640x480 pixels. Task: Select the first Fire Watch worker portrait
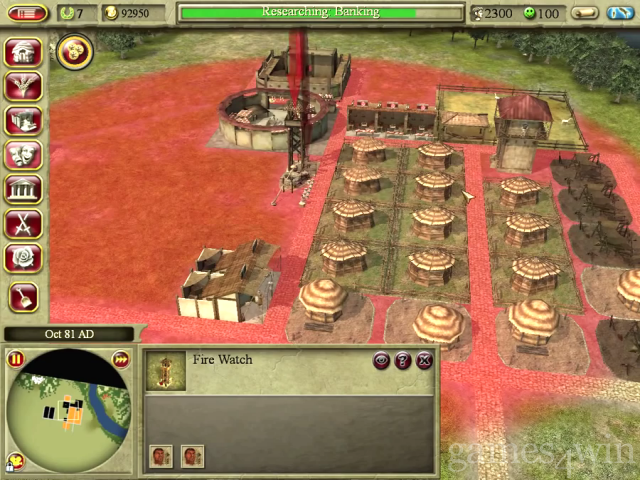coord(161,457)
